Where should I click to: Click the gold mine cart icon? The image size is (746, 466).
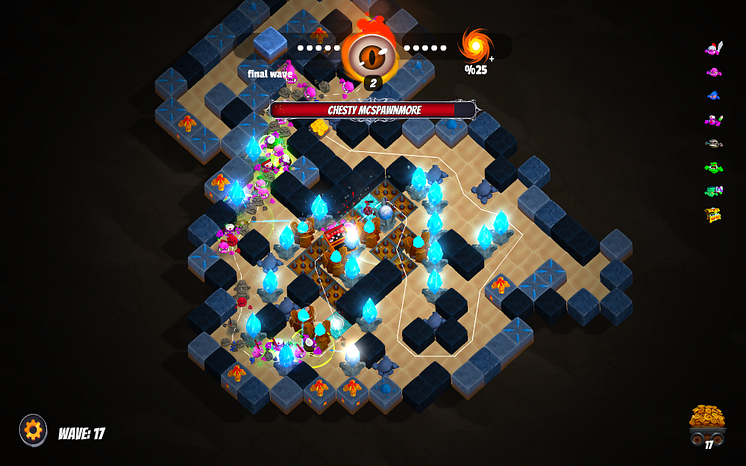coord(707,423)
